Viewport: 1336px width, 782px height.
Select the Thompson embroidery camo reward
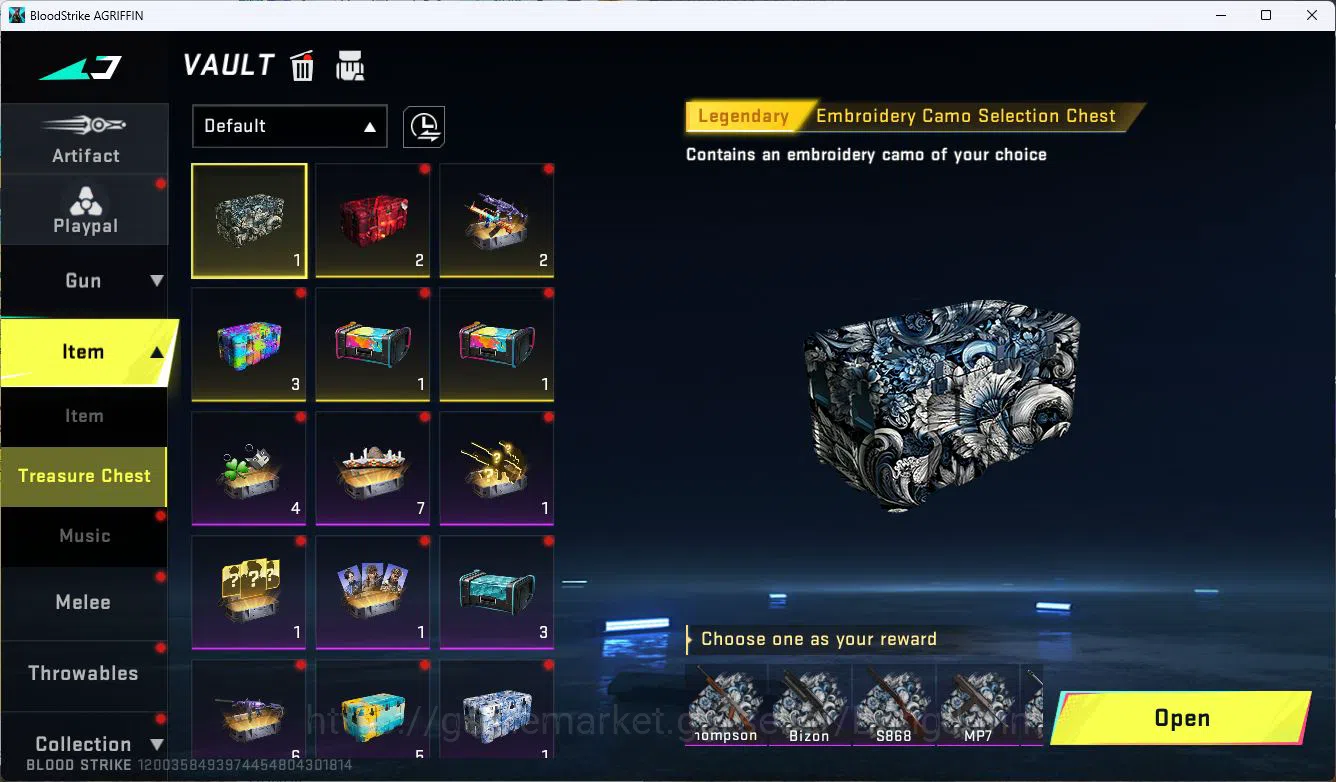[725, 705]
